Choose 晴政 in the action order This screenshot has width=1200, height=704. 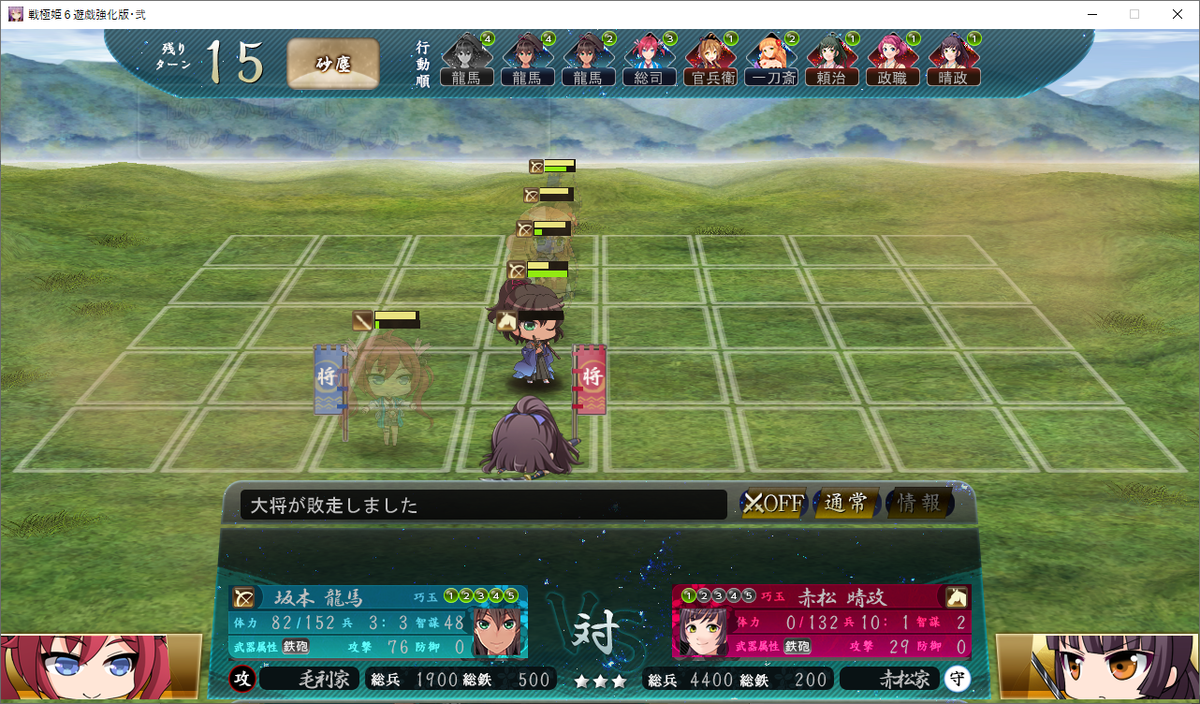click(x=953, y=60)
